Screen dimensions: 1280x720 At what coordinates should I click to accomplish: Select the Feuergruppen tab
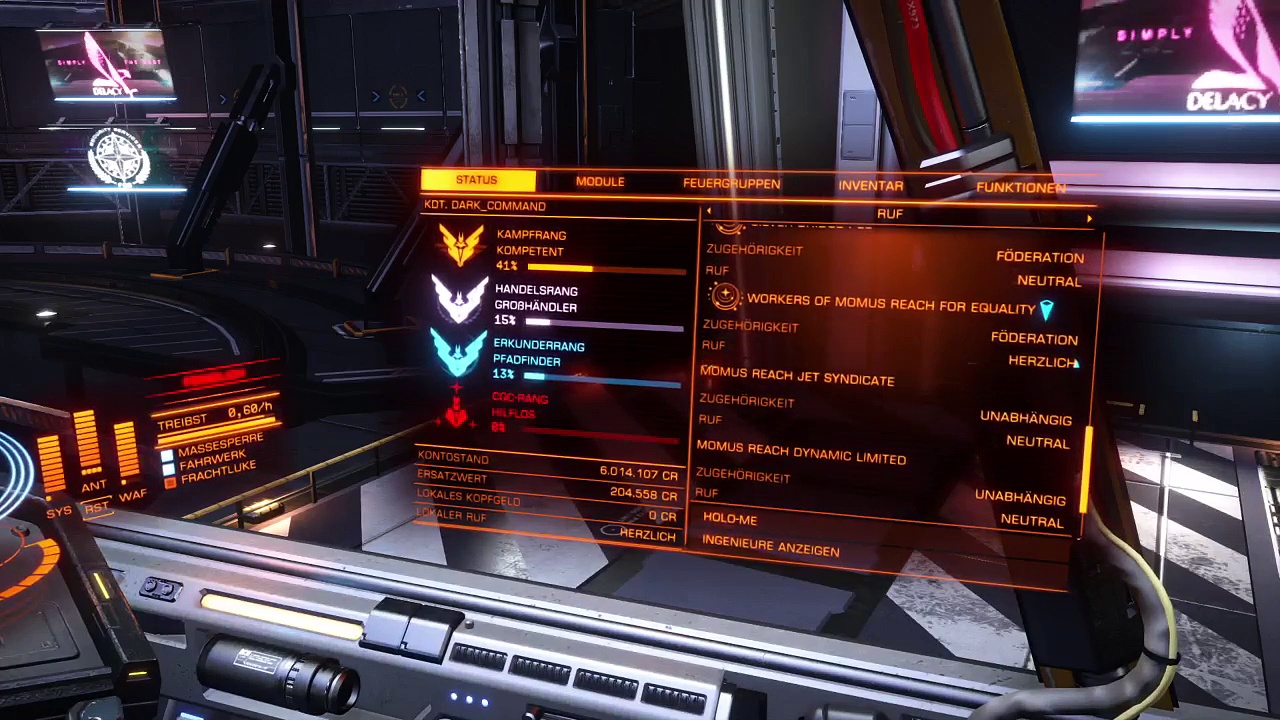point(731,184)
